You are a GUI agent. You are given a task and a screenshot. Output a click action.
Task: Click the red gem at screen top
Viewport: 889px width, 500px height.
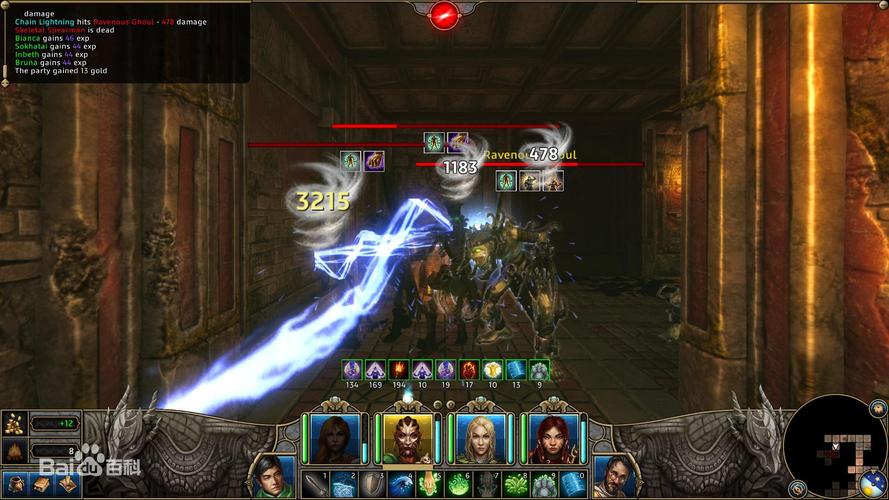[444, 14]
